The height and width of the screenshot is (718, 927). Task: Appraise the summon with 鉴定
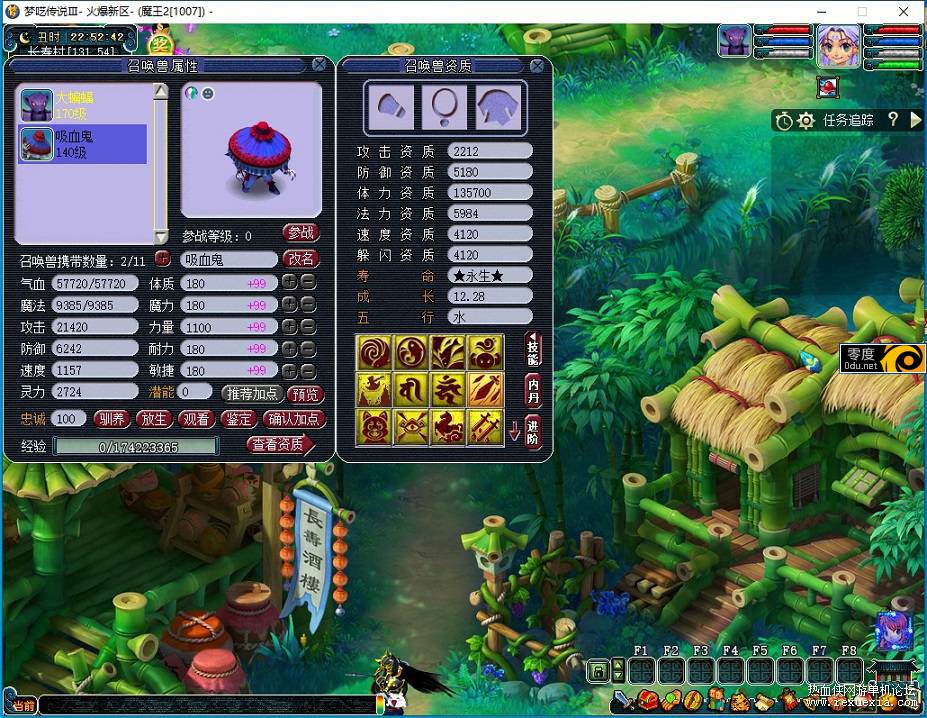[x=238, y=419]
